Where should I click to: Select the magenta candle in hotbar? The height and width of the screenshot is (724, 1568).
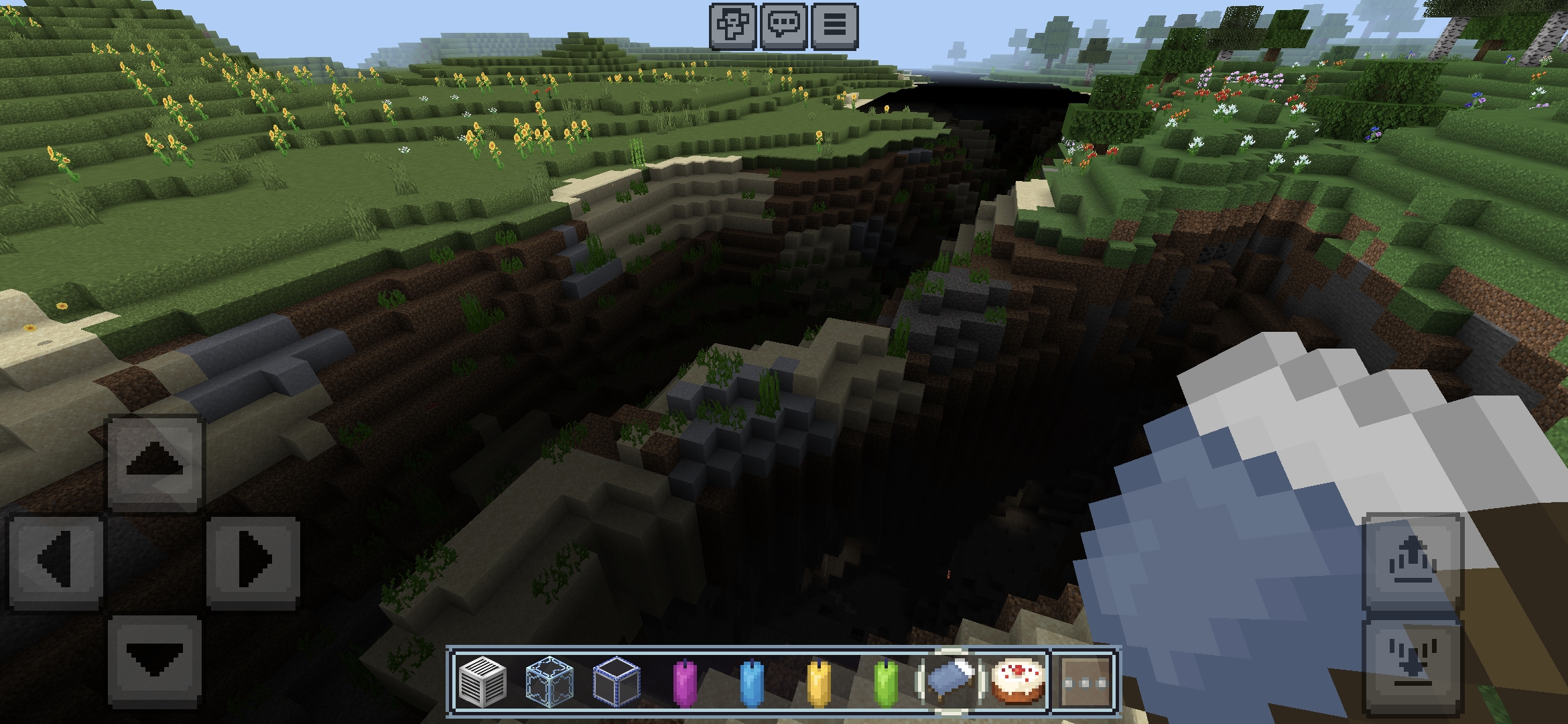tap(683, 680)
